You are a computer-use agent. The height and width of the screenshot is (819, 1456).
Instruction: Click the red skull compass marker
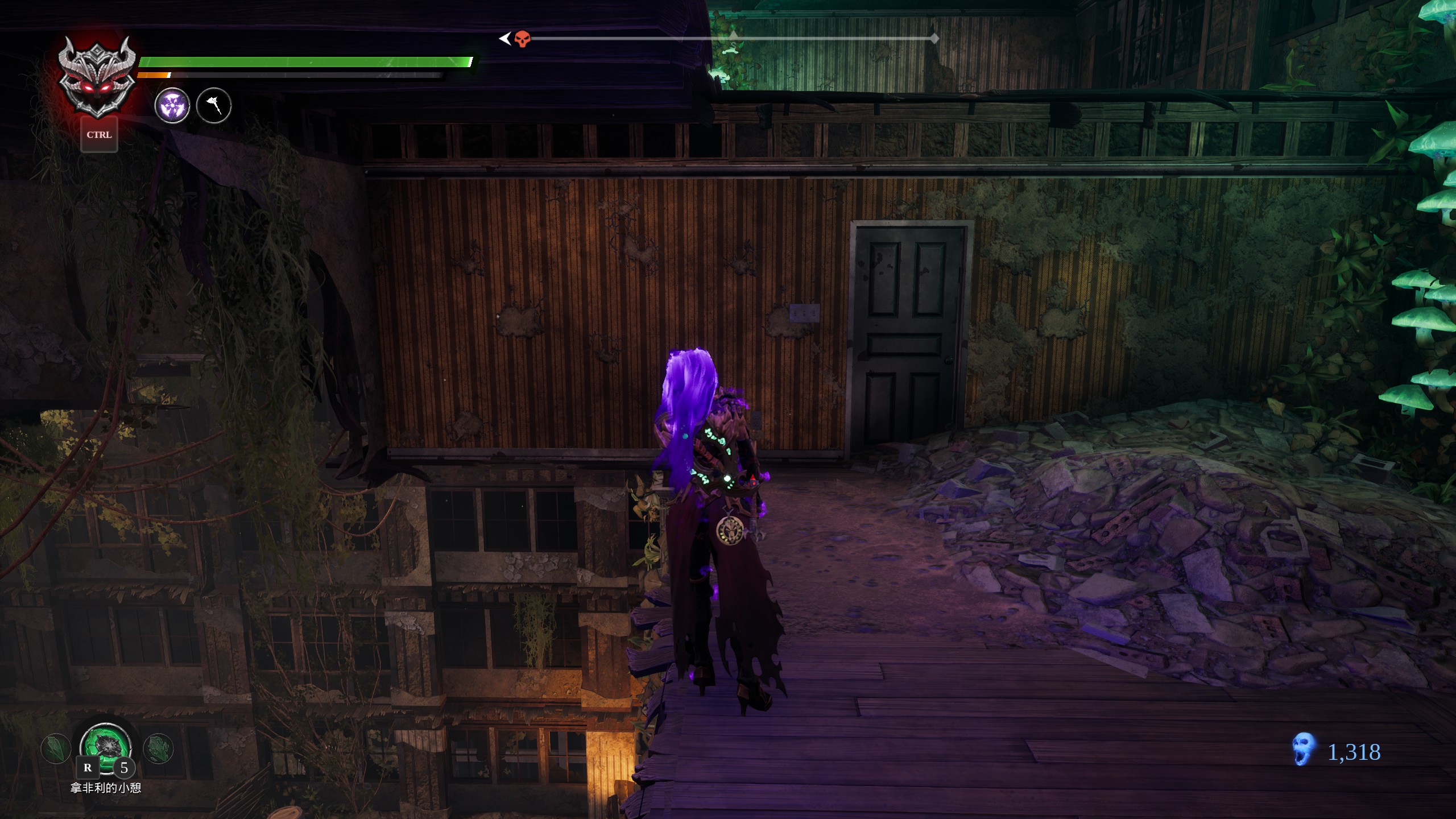tap(522, 39)
